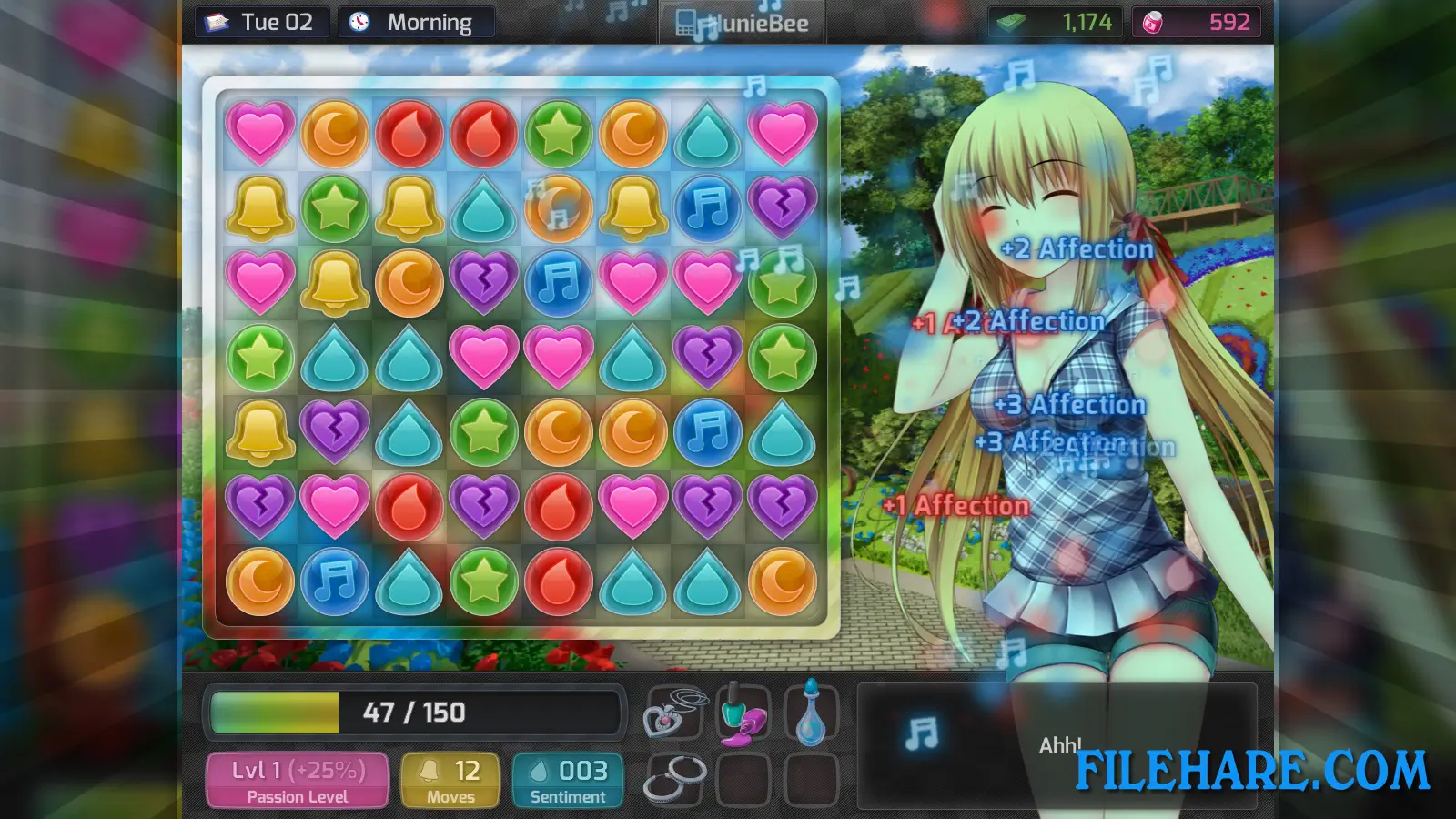Select a pink heart token on the board
The height and width of the screenshot is (819, 1456).
261,133
